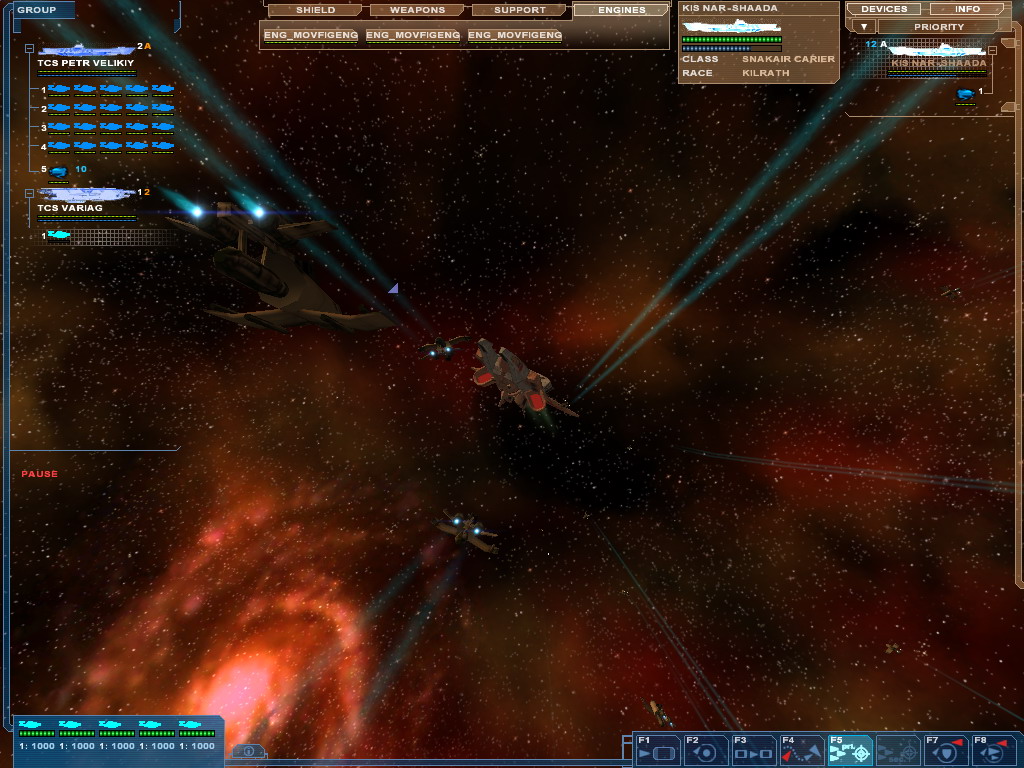1024x768 pixels.
Task: Switch to the Shield tab
Action: pyautogui.click(x=315, y=10)
